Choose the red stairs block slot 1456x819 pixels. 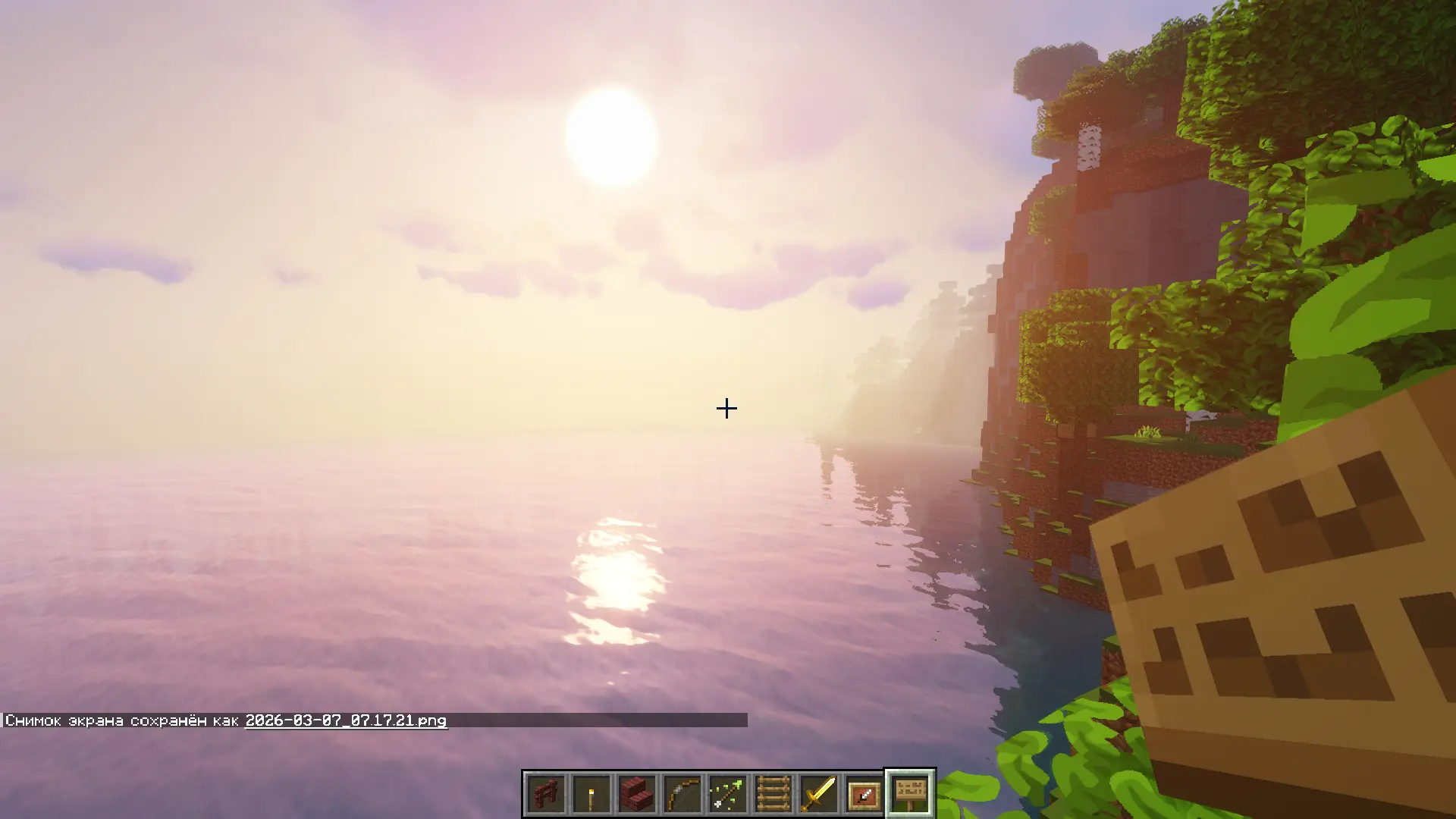tap(637, 794)
